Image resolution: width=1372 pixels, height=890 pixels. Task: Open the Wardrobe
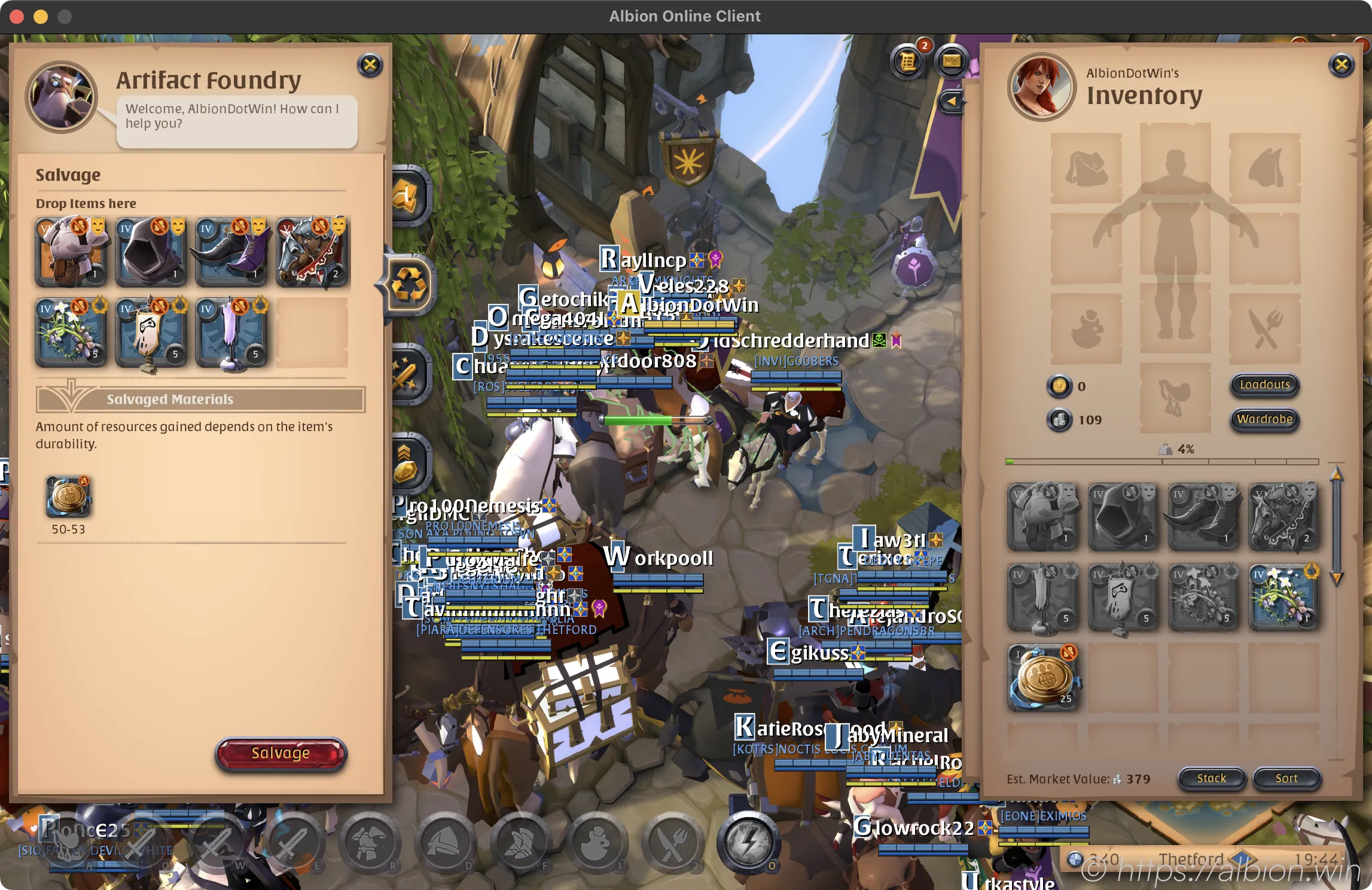[x=1264, y=419]
